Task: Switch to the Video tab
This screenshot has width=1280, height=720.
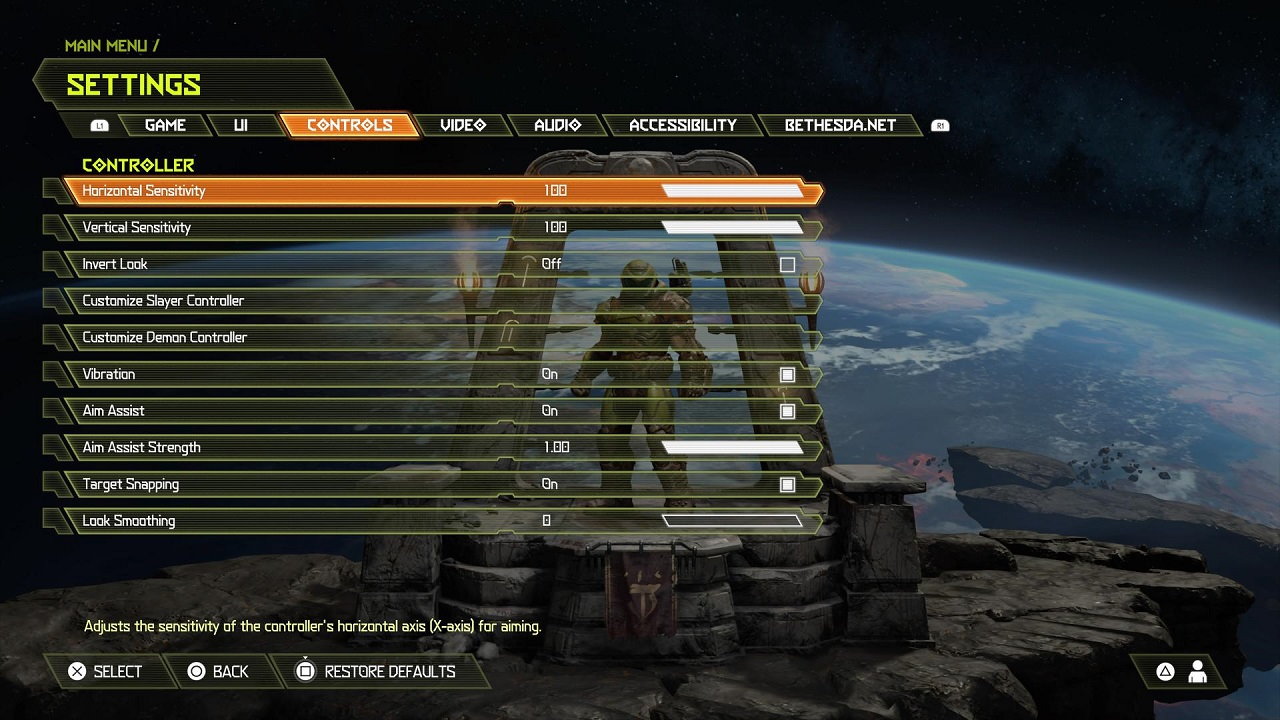Action: [463, 125]
